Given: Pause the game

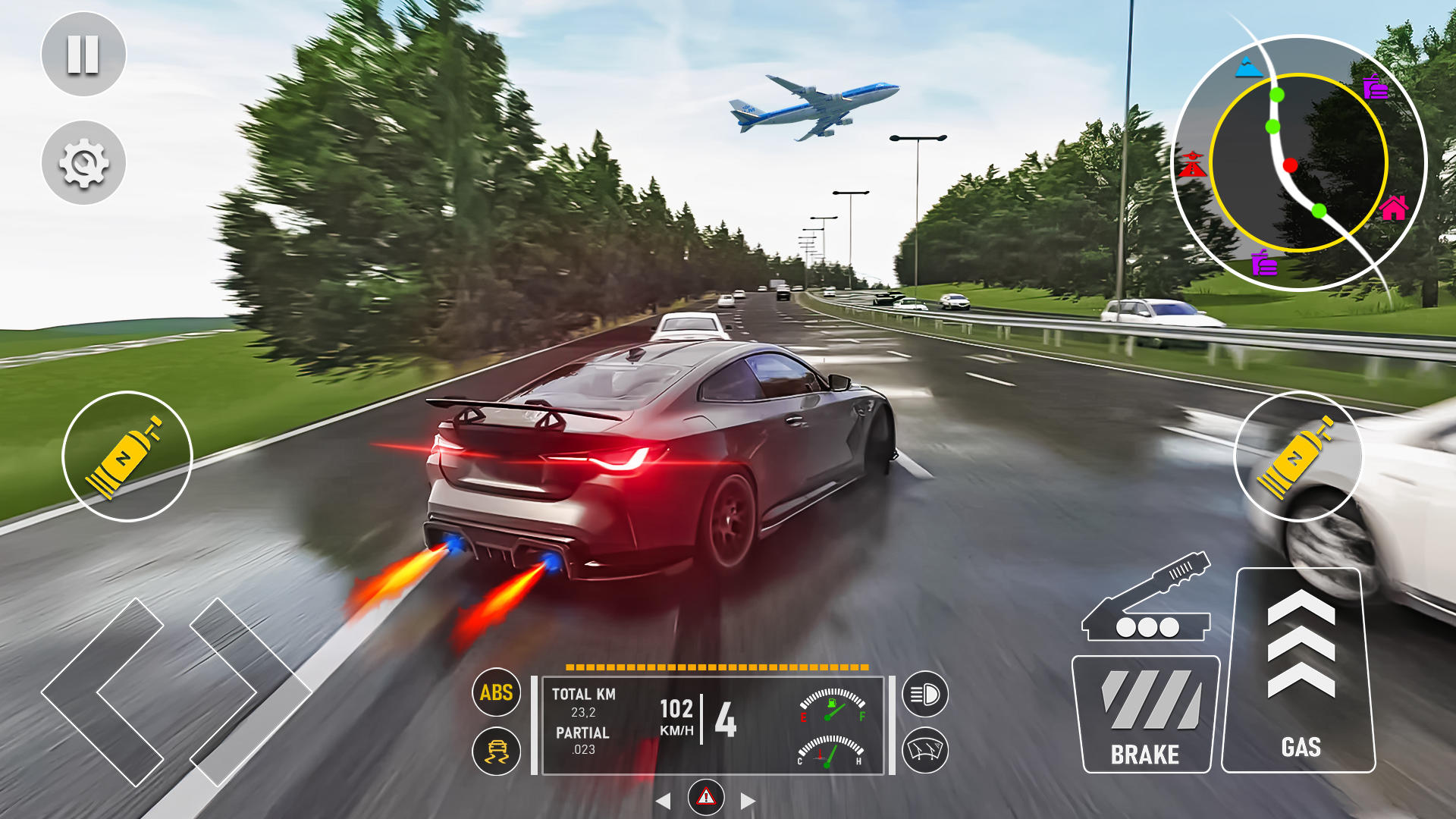Looking at the screenshot, I should click(x=83, y=55).
